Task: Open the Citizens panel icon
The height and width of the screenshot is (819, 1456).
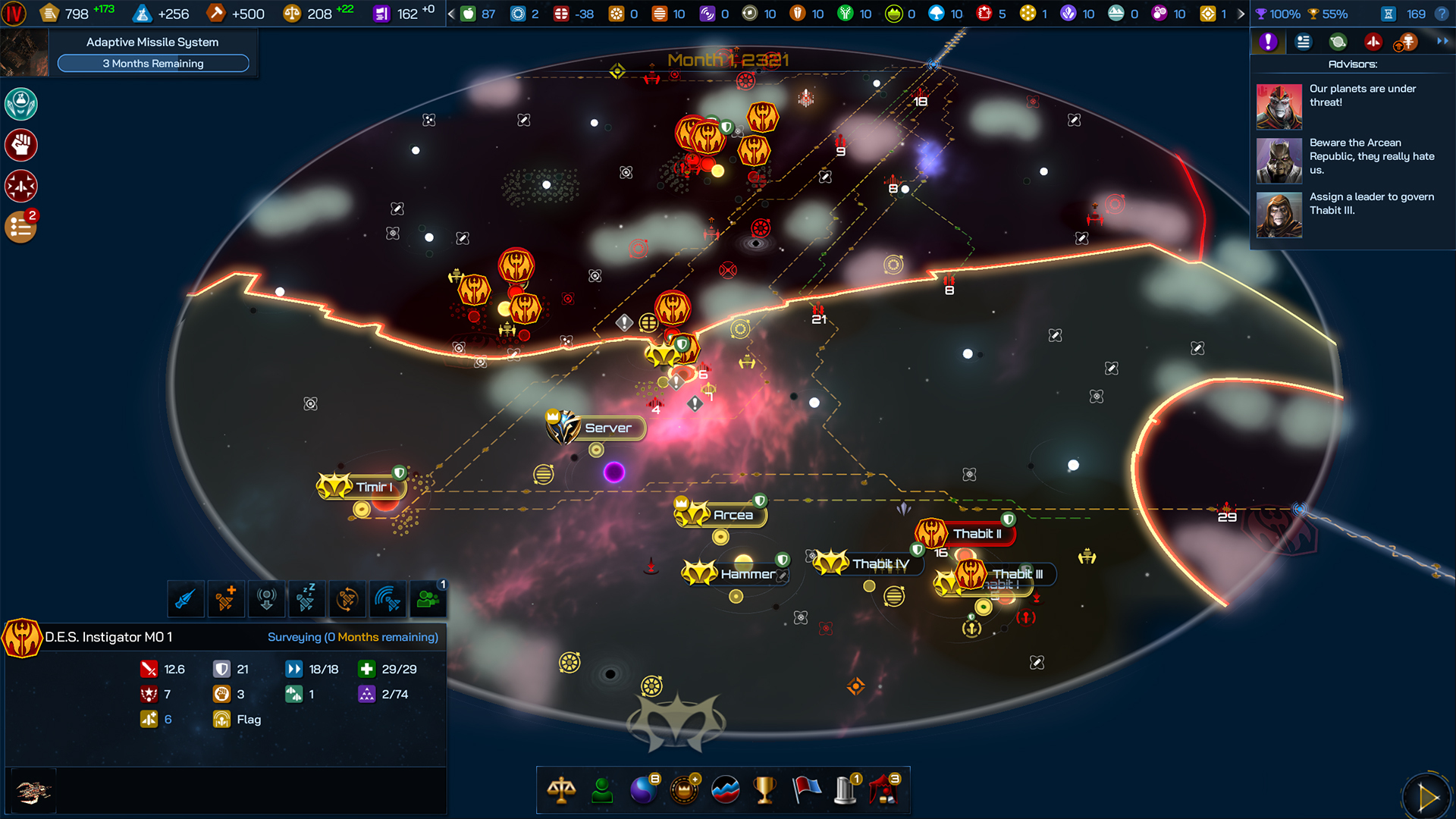Action: tap(602, 790)
